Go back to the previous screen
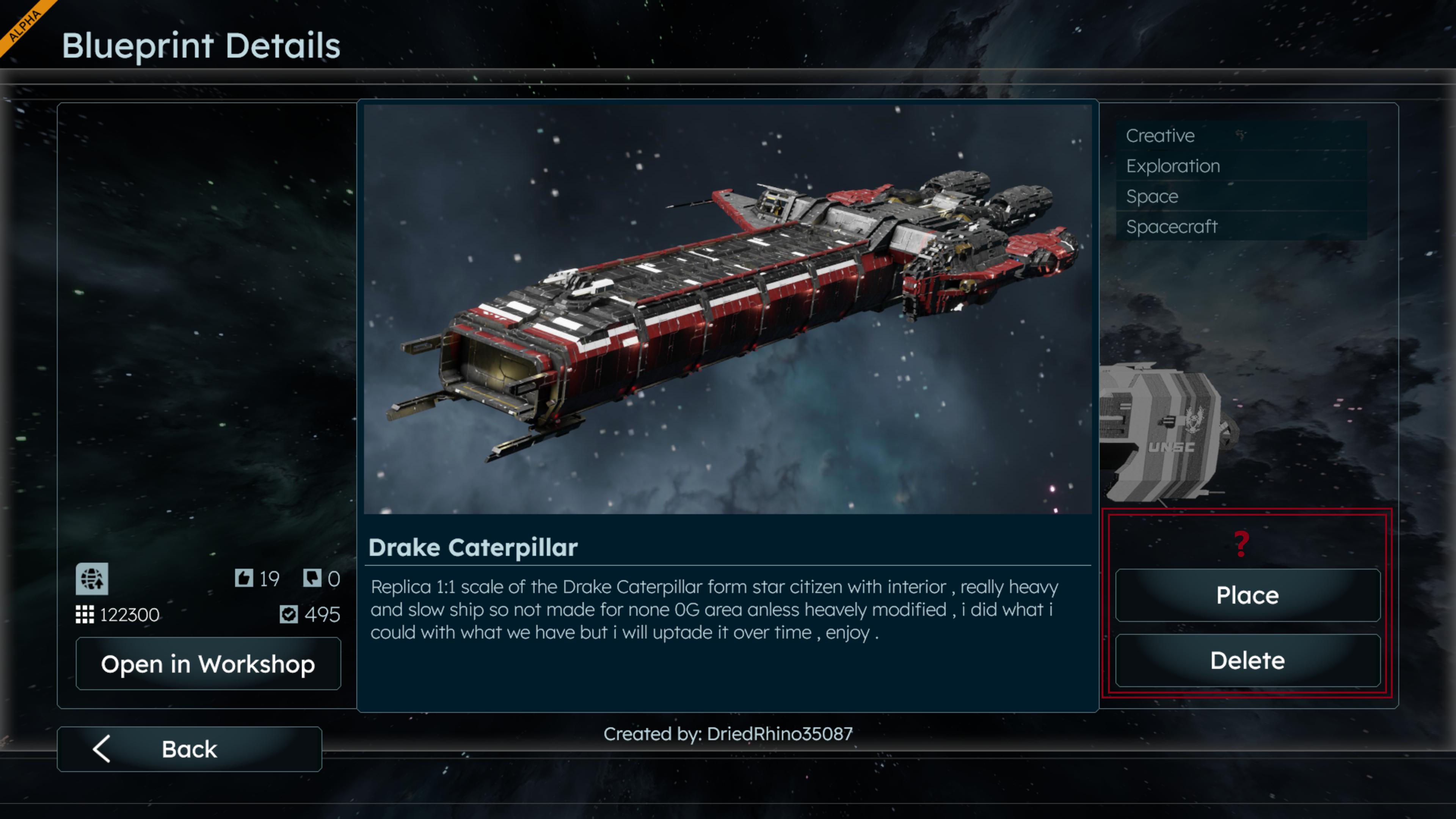The width and height of the screenshot is (1456, 819). pyautogui.click(x=189, y=749)
